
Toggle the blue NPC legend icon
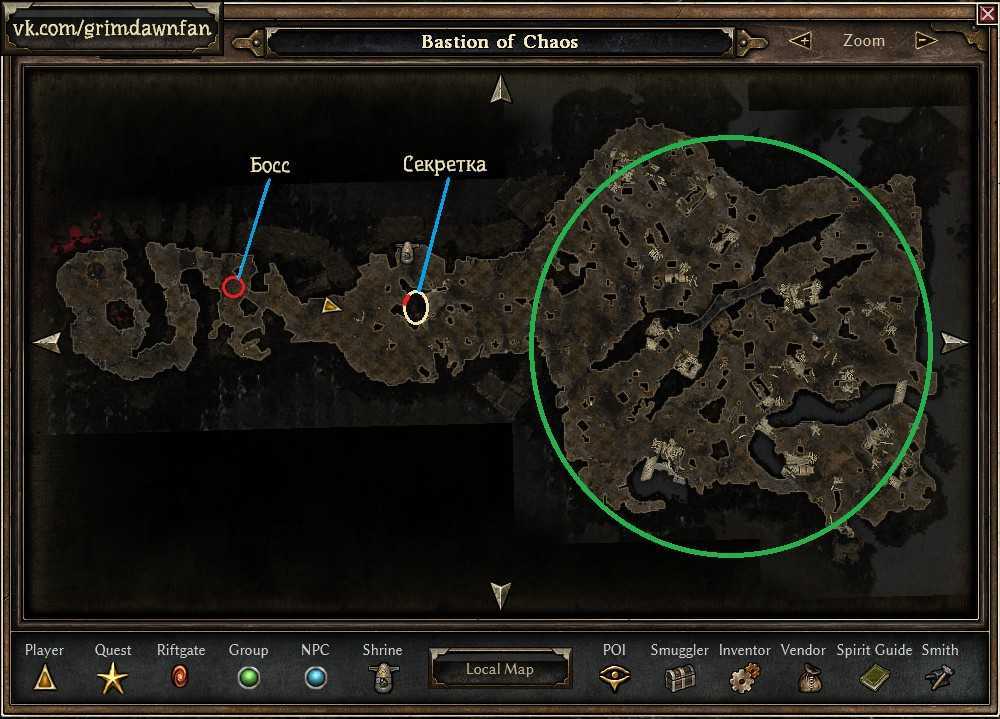316,678
